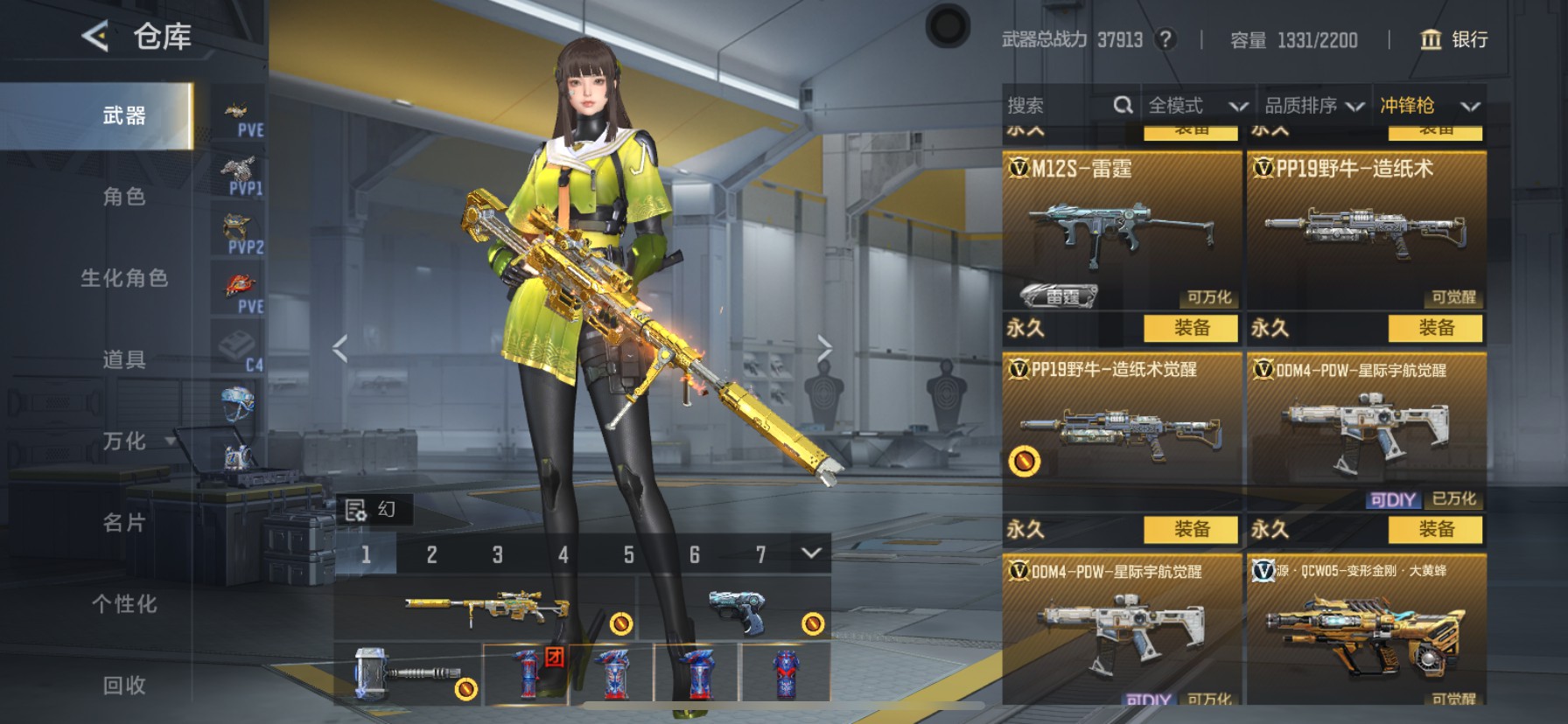1568x724 pixels.
Task: Switch to the 角色 tab
Action: tap(124, 197)
